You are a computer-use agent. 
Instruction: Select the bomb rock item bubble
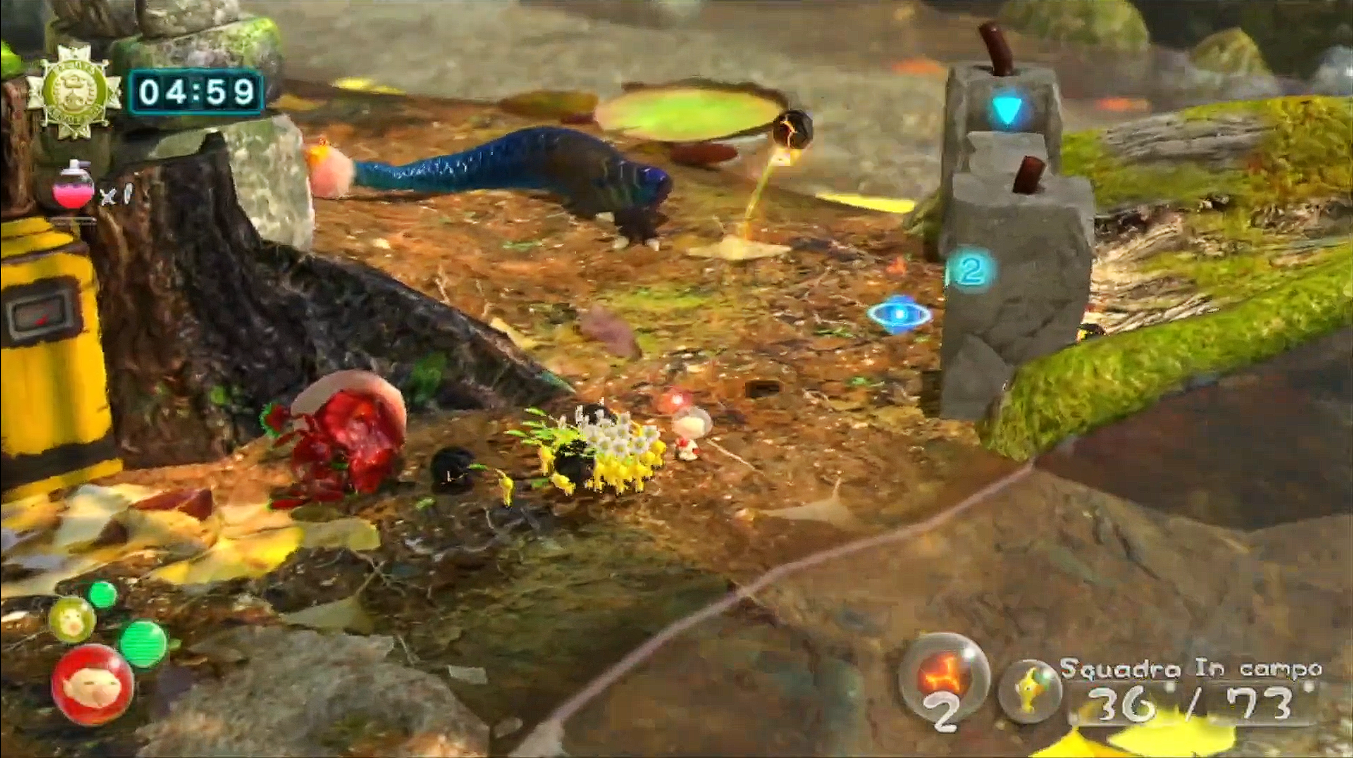[x=943, y=674]
